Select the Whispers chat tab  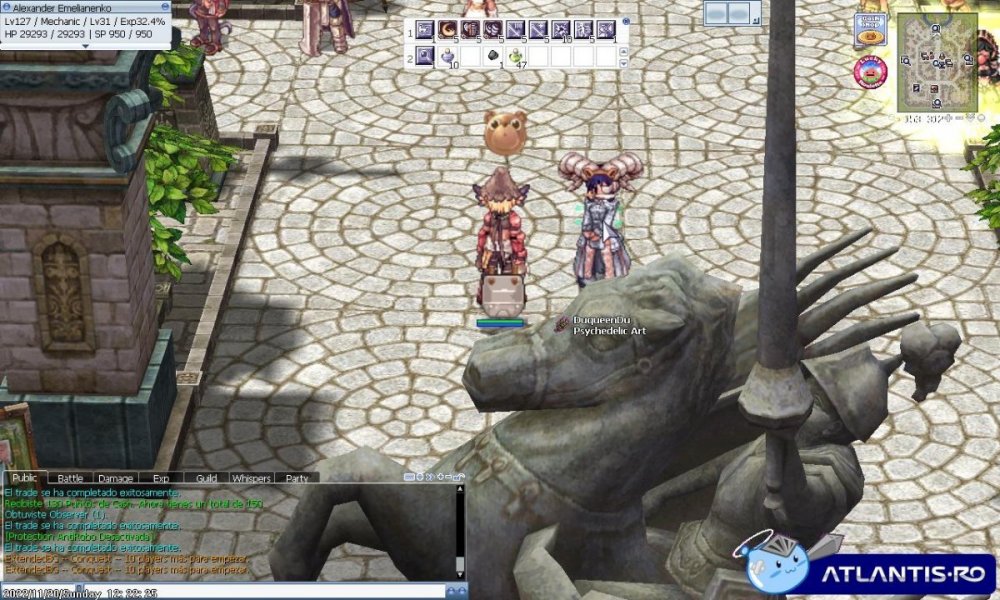pos(251,479)
